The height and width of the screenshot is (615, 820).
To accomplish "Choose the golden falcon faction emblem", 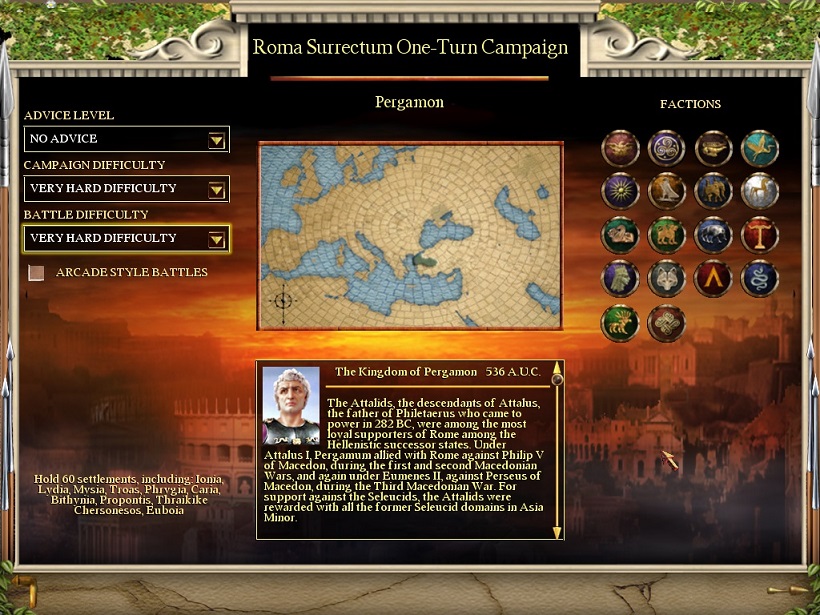I will (x=667, y=191).
